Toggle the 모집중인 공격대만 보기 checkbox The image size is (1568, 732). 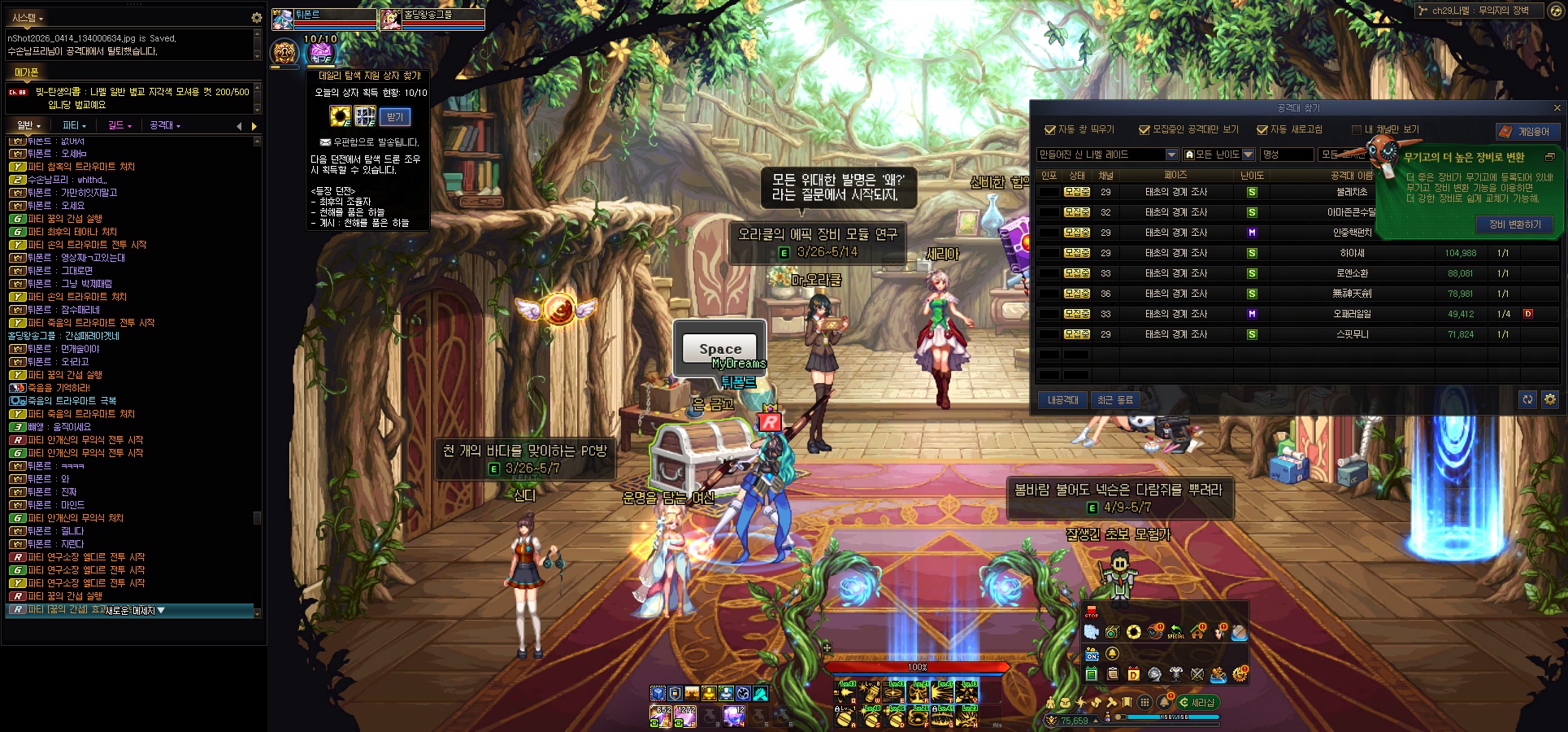click(1145, 130)
